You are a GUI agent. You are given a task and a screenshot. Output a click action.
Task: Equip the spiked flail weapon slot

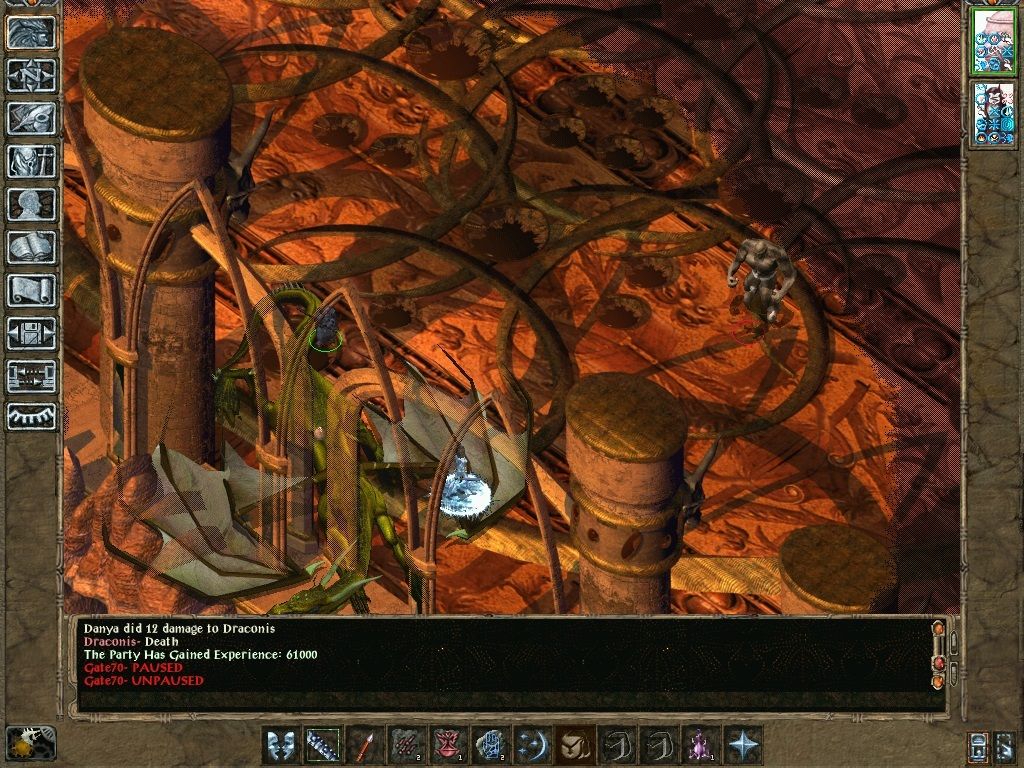click(323, 745)
